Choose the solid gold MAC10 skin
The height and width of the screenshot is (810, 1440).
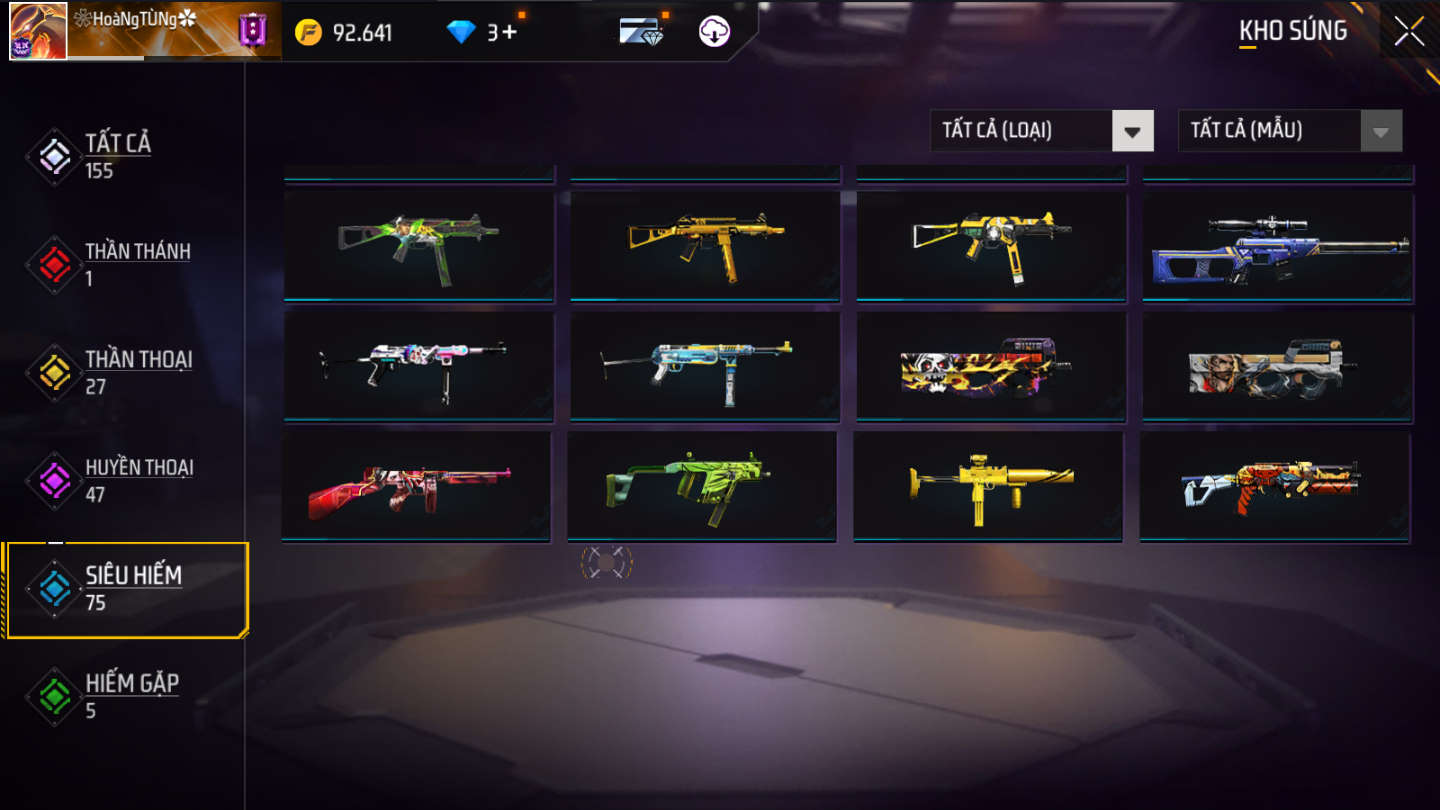click(x=988, y=486)
